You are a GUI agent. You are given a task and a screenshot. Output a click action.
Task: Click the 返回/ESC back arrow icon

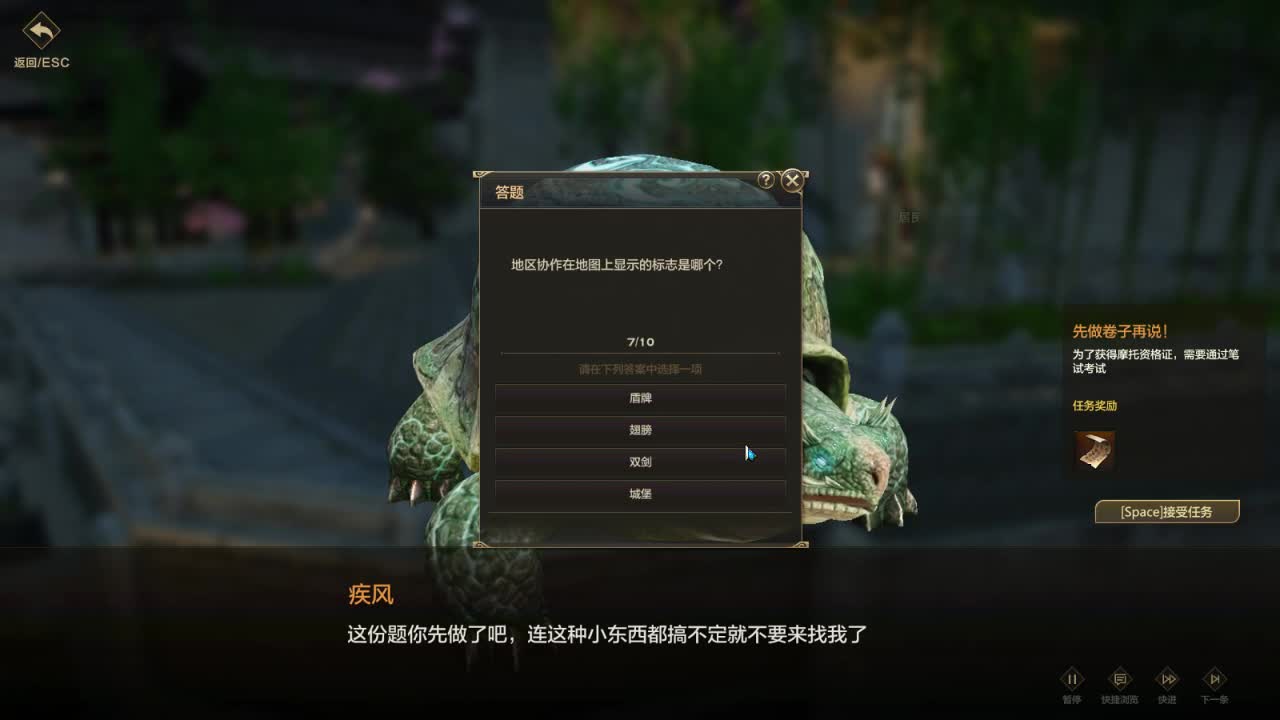pyautogui.click(x=40, y=30)
